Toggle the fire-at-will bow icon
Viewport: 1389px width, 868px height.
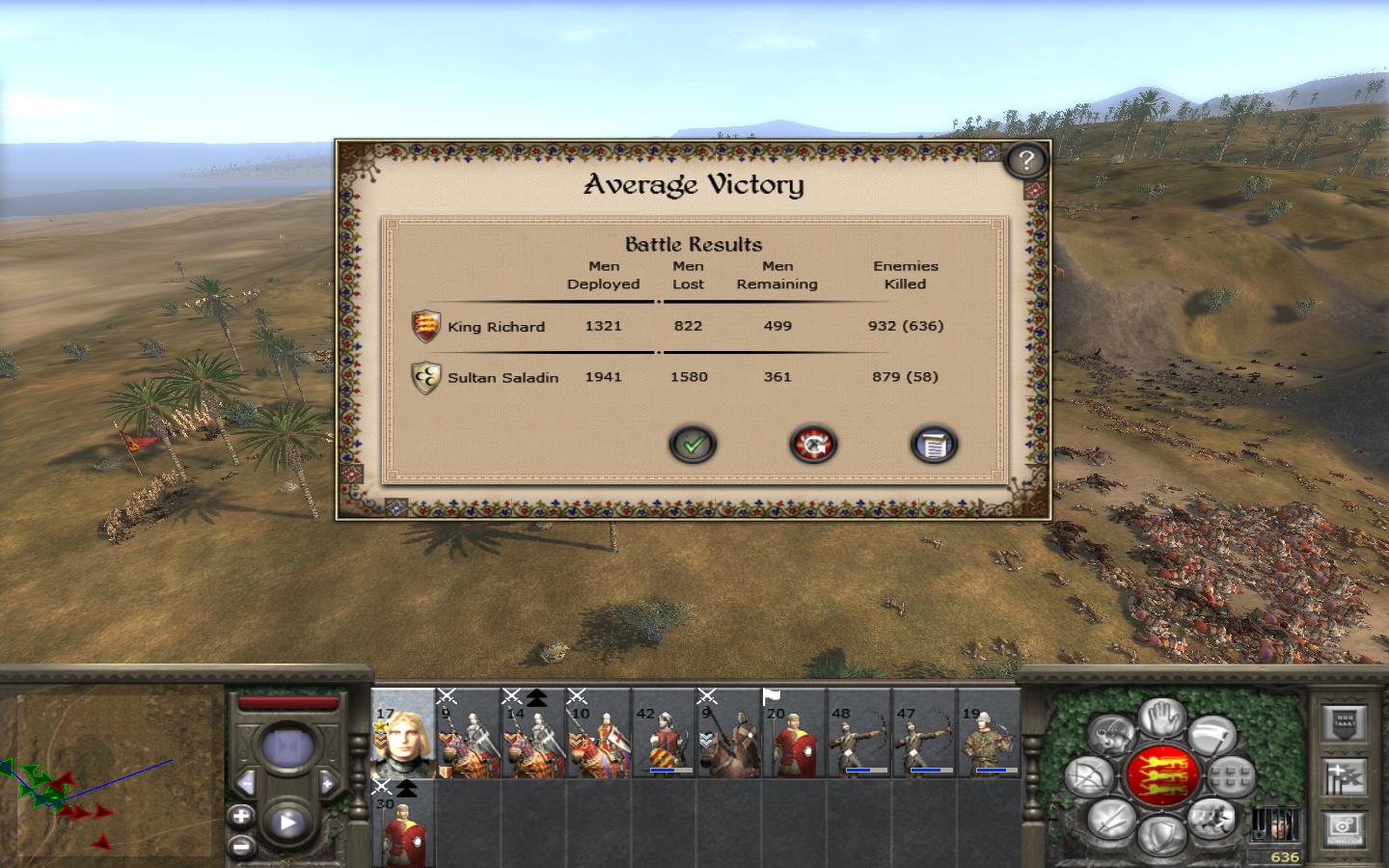pos(1088,777)
